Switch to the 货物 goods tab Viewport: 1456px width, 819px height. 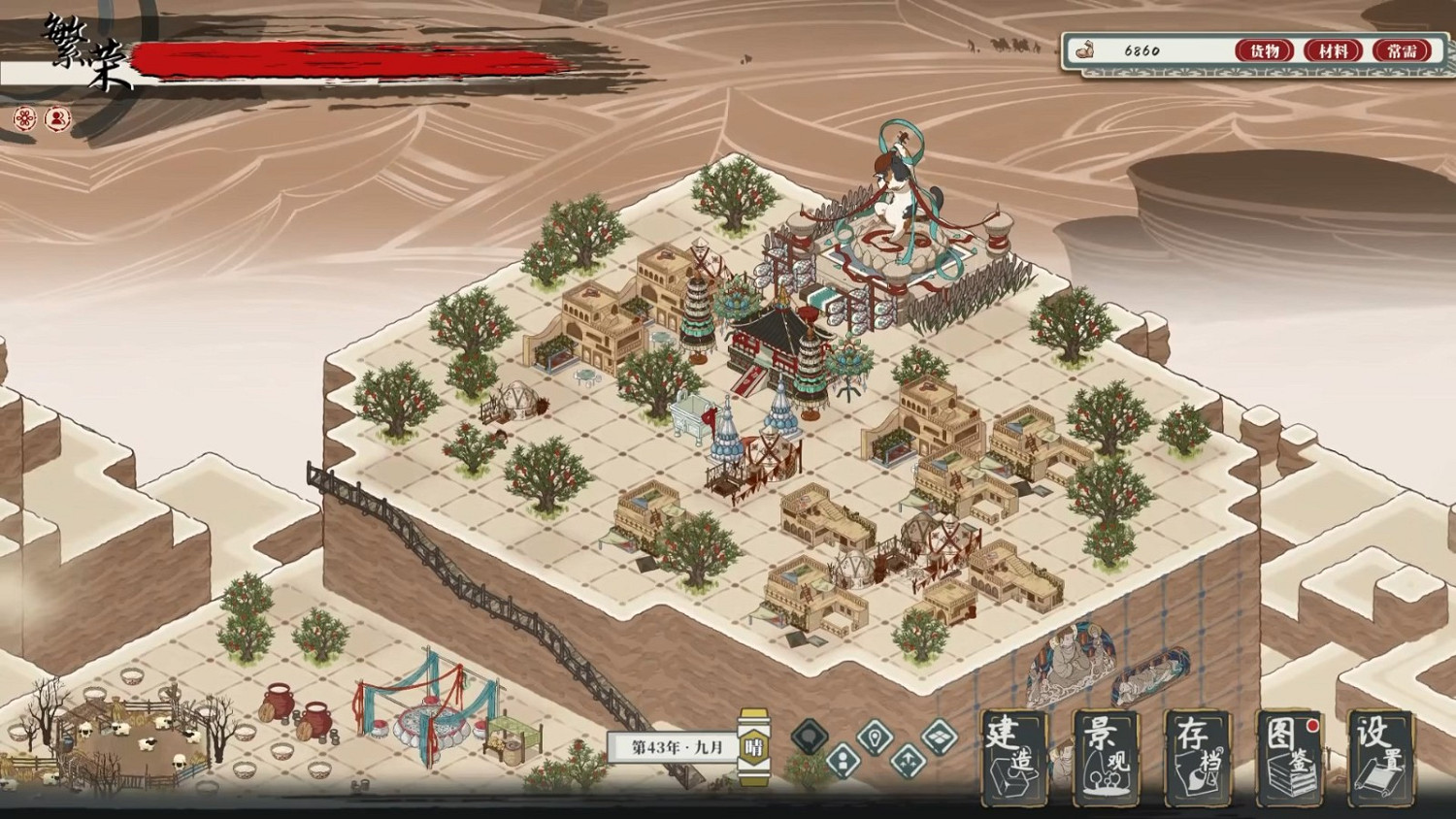pos(1264,50)
